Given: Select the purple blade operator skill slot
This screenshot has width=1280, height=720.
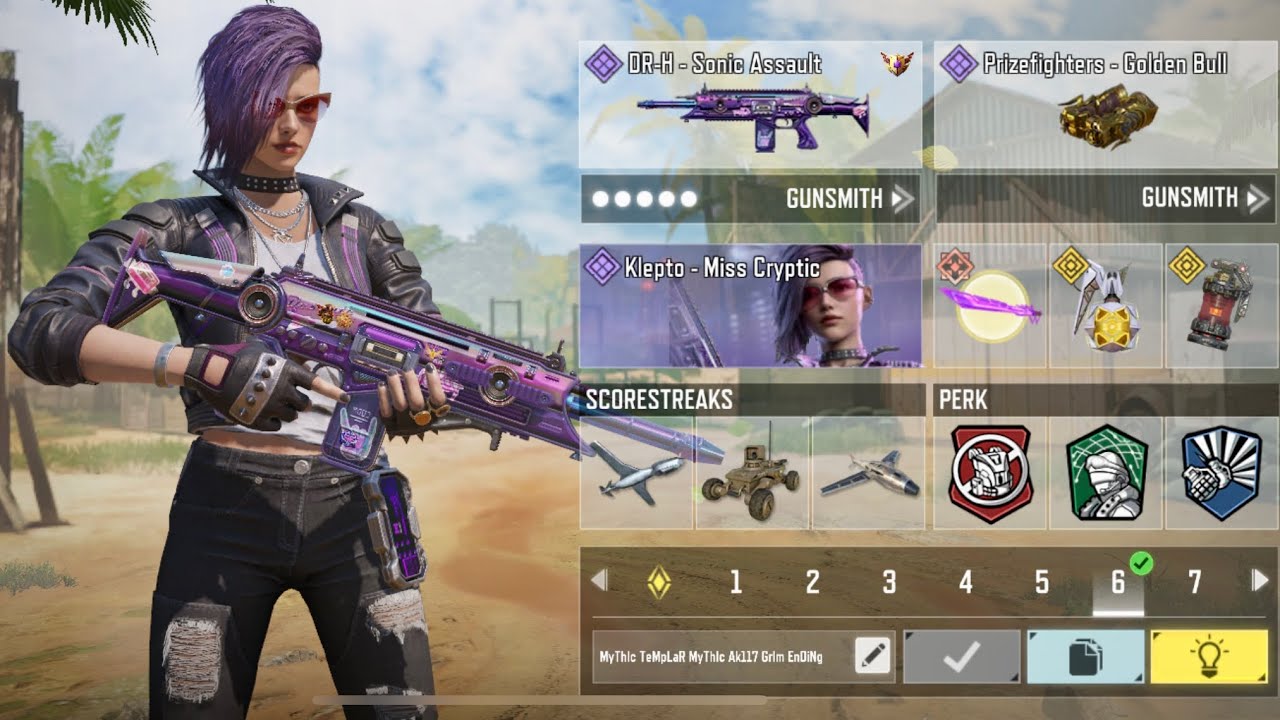Looking at the screenshot, I should (x=990, y=306).
